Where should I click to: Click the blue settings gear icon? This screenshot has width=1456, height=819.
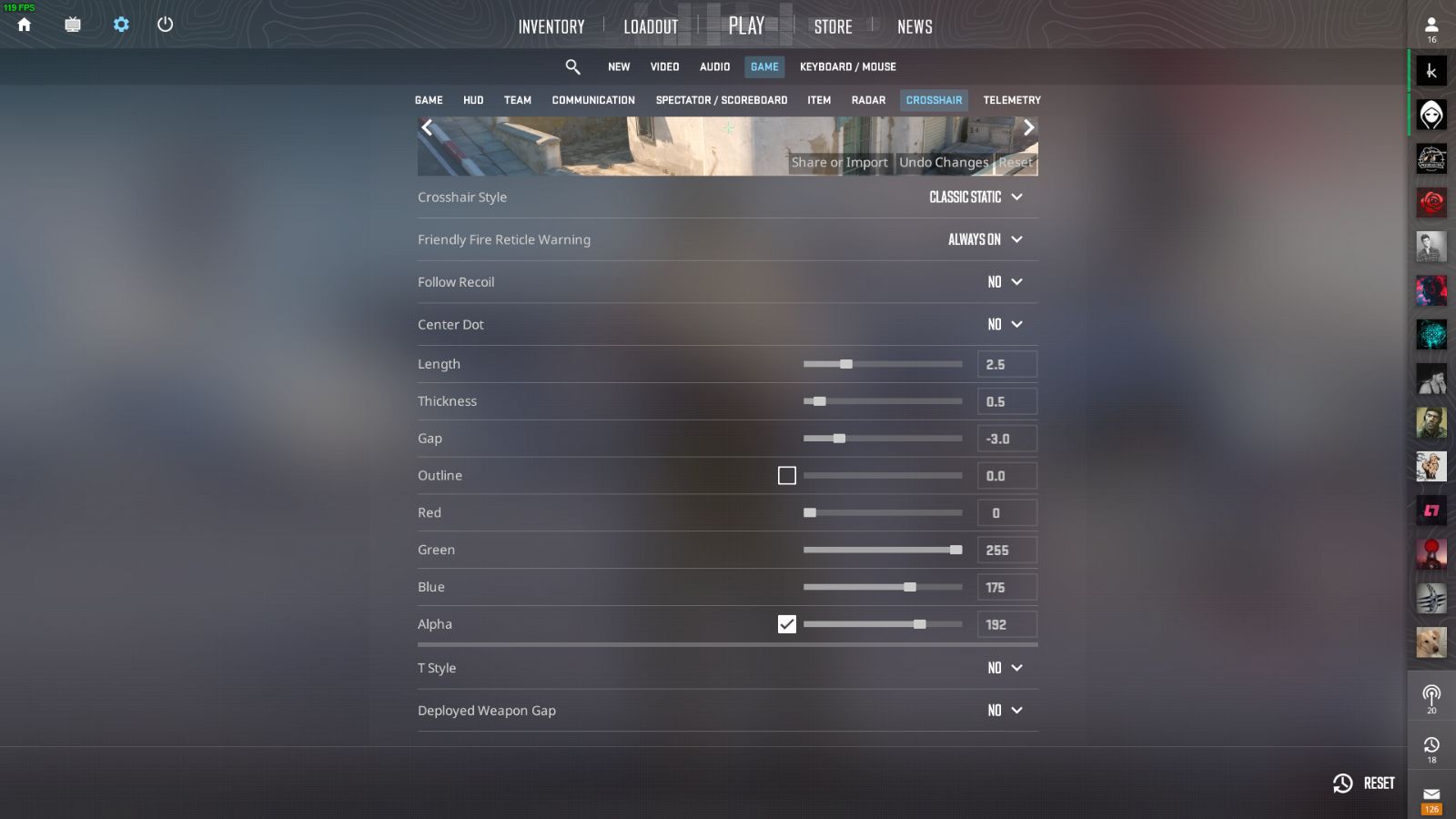tap(120, 25)
